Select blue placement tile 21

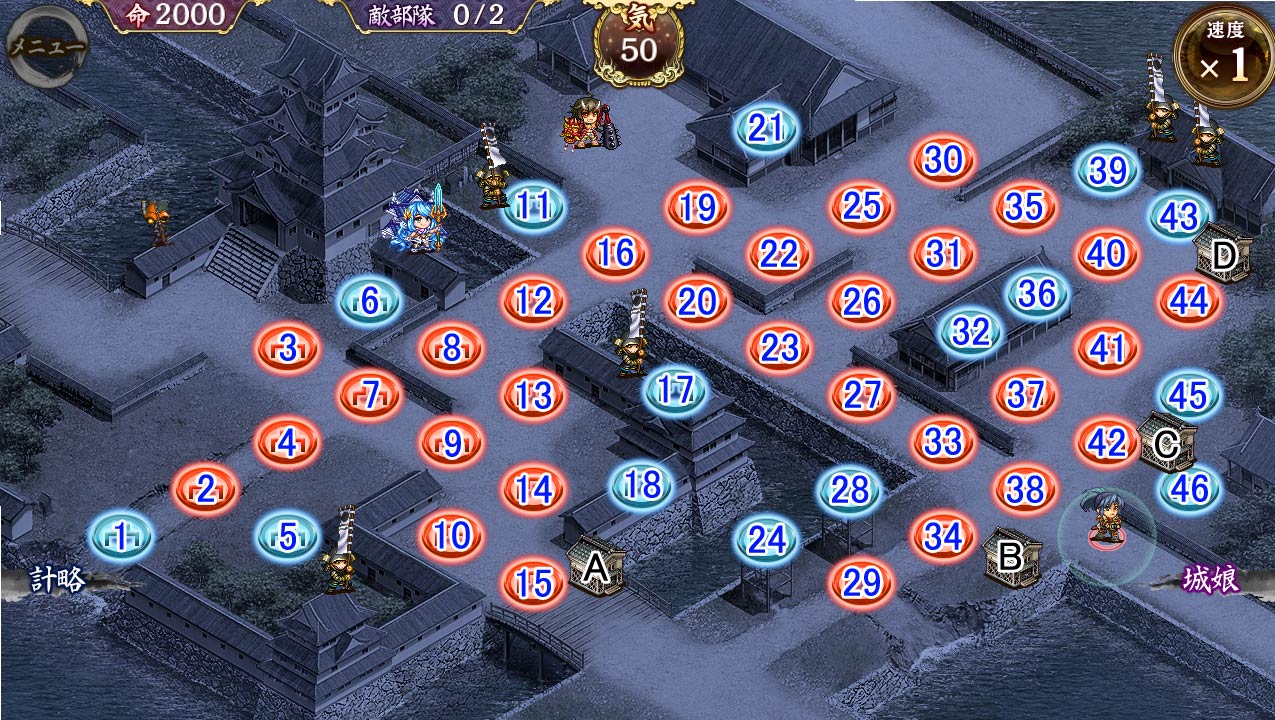coord(766,128)
